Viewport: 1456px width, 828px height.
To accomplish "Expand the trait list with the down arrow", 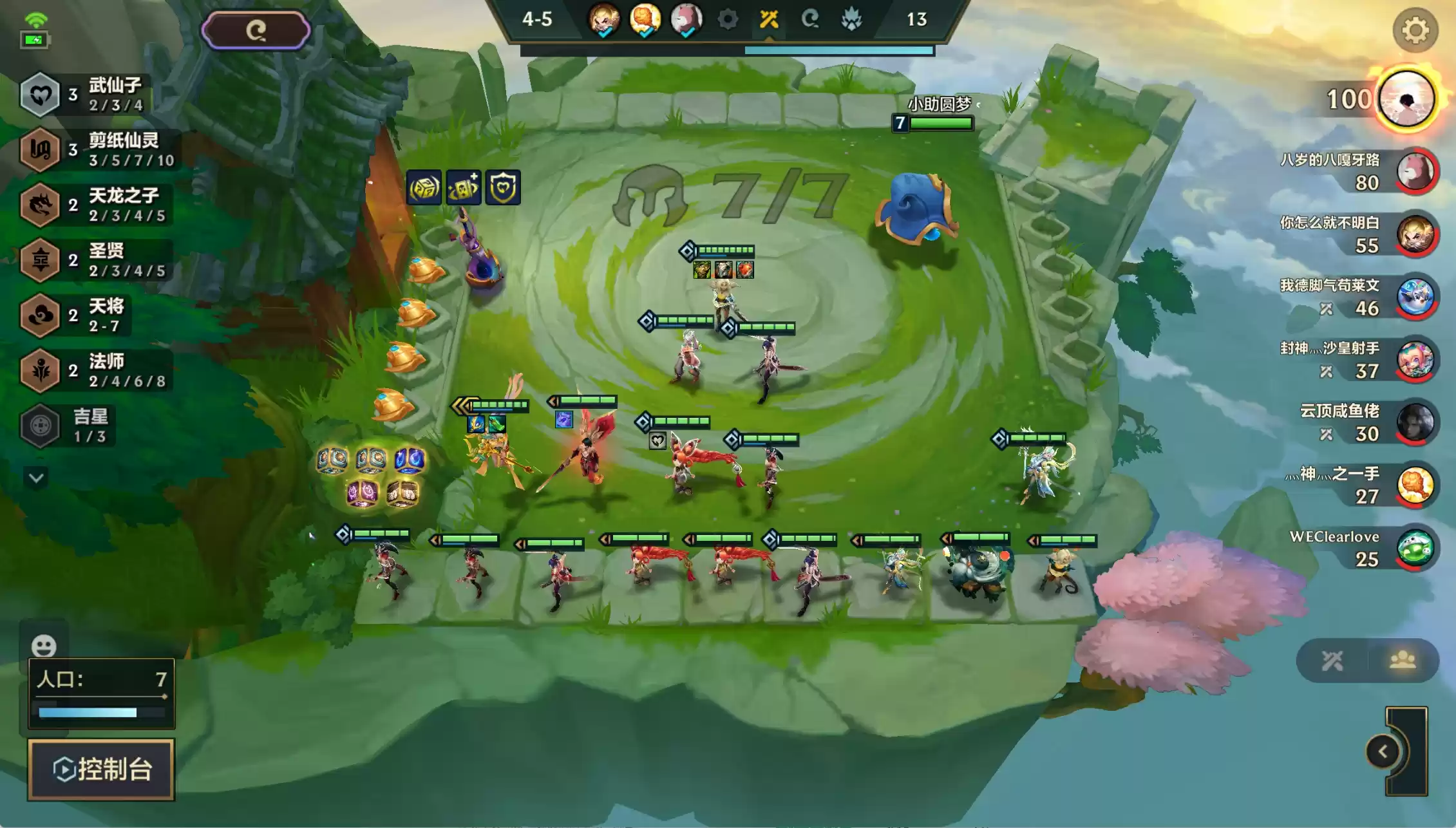I will point(36,478).
